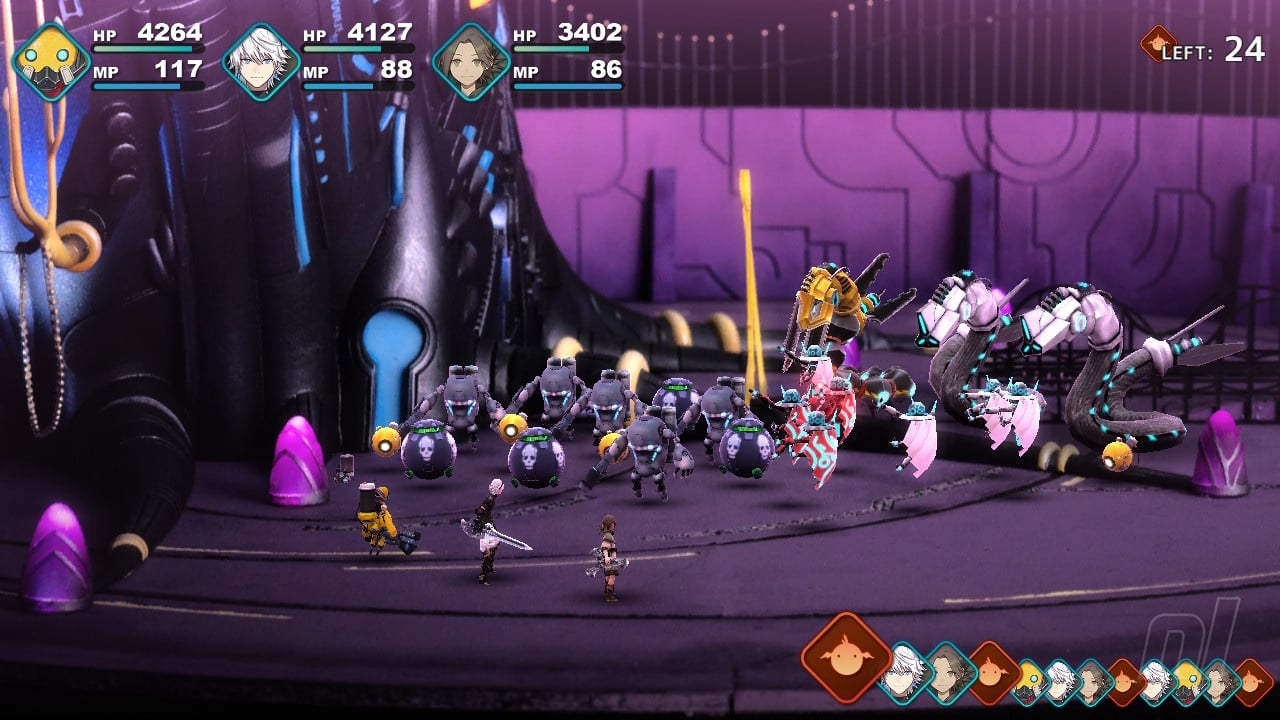Select the brown-haired party portrait with 3402 HP
Viewport: 1280px width, 720px height.
tap(471, 62)
